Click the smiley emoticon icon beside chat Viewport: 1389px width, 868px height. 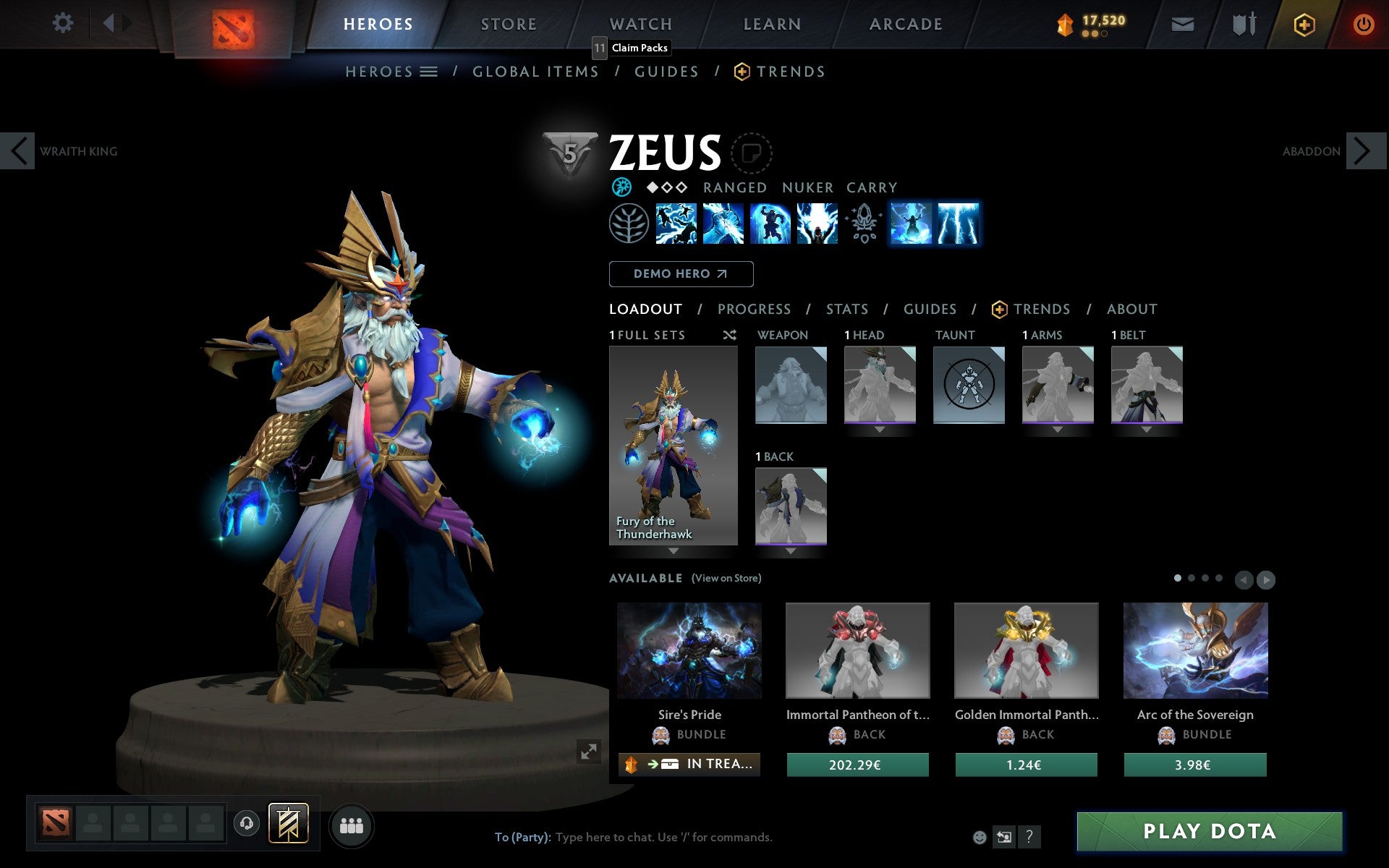coord(981,838)
